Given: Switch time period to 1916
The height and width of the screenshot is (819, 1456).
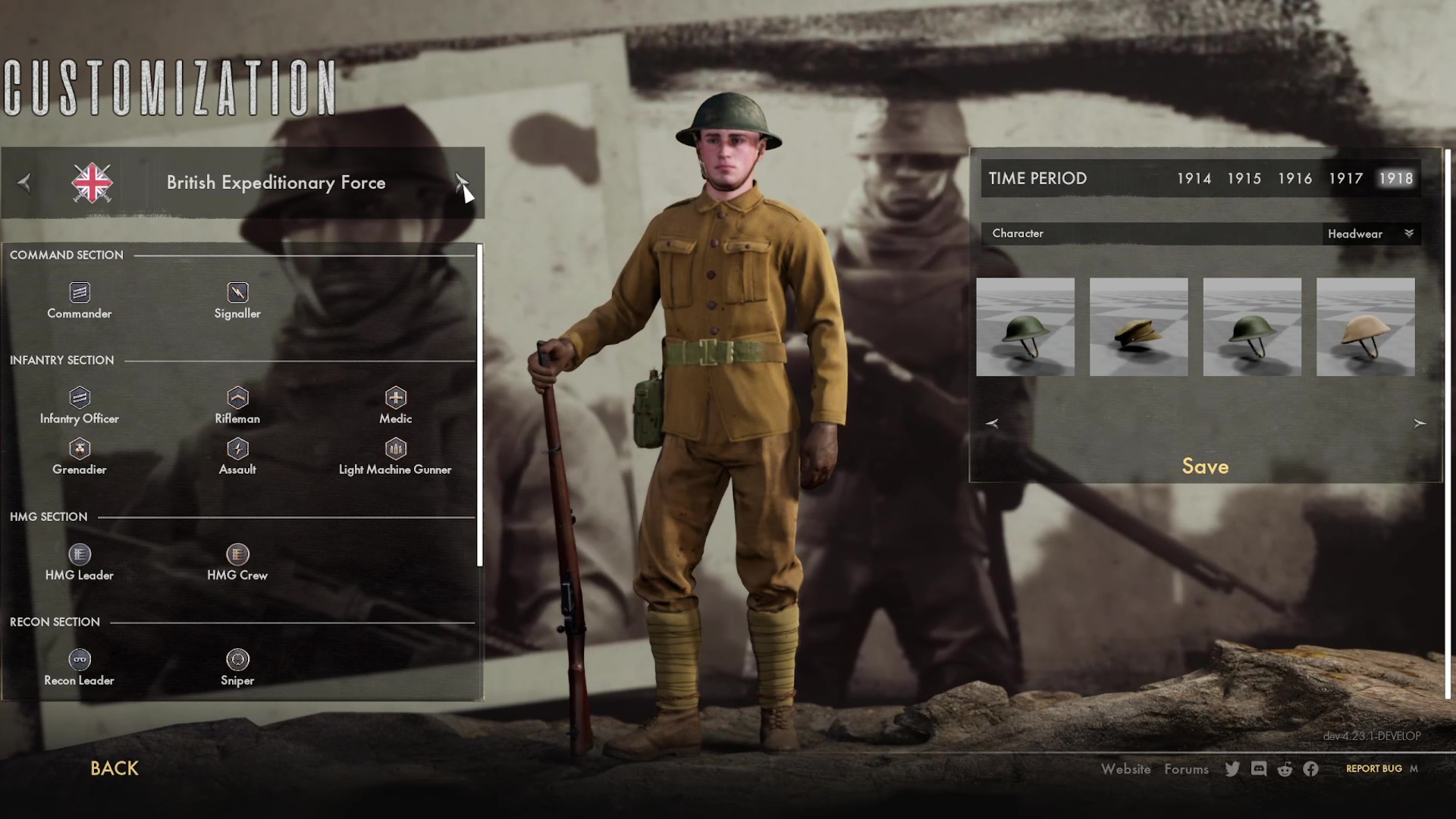Looking at the screenshot, I should coord(1294,178).
